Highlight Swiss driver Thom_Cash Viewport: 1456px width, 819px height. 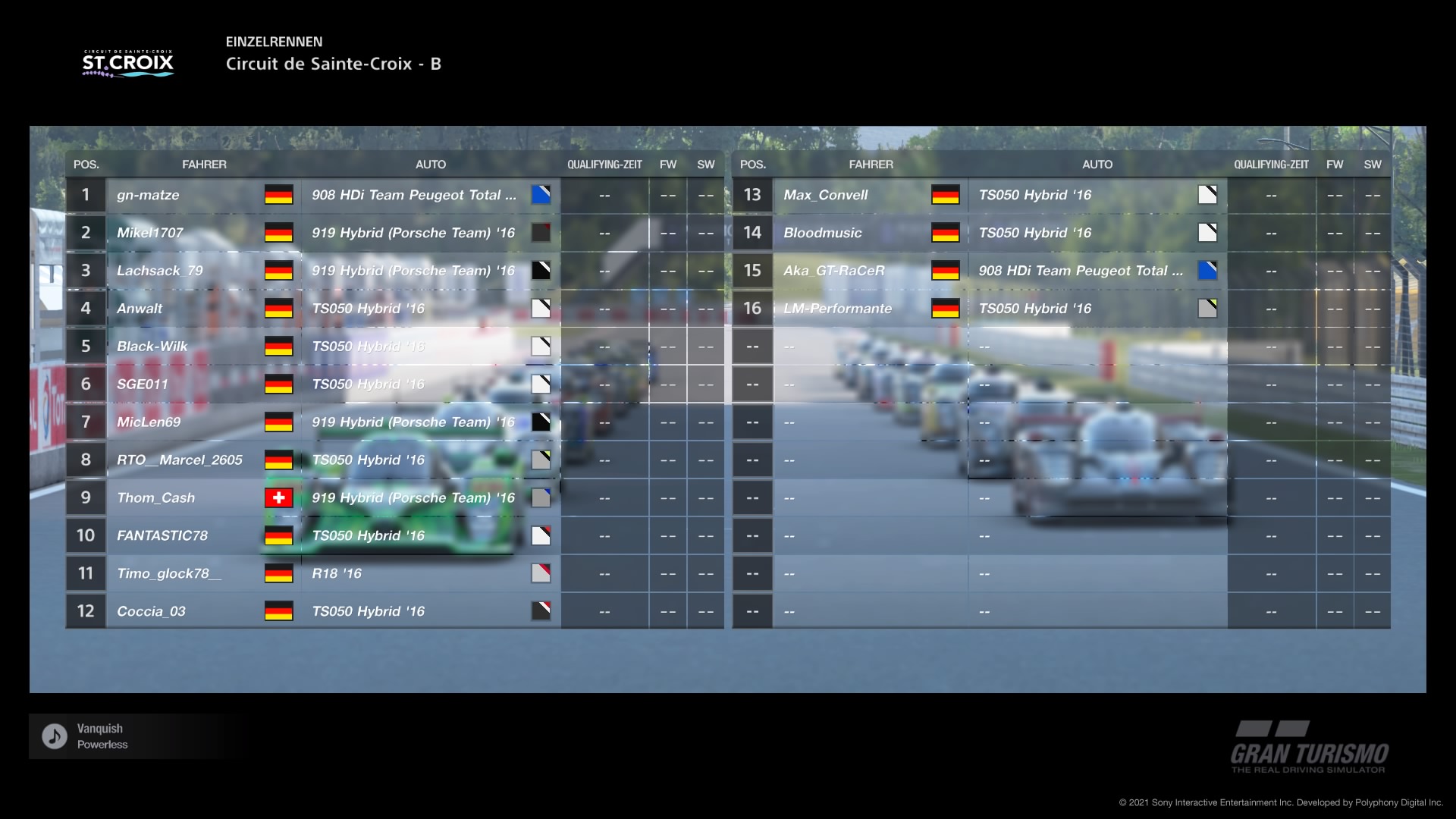click(156, 498)
